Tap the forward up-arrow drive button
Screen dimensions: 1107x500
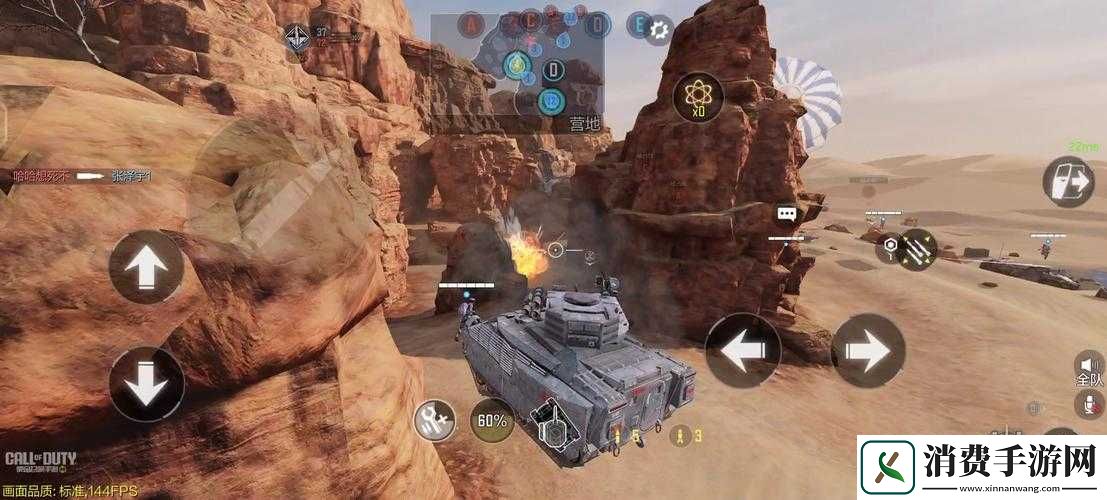pos(146,267)
